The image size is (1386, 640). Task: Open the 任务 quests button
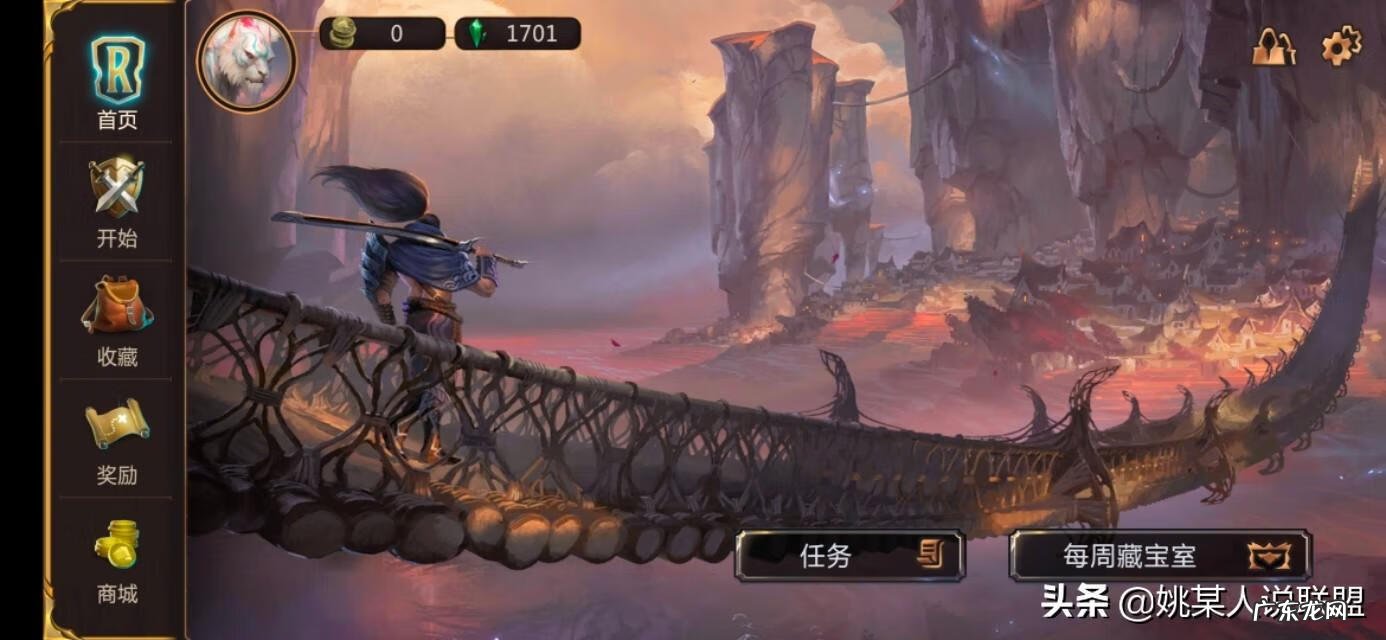[x=849, y=556]
